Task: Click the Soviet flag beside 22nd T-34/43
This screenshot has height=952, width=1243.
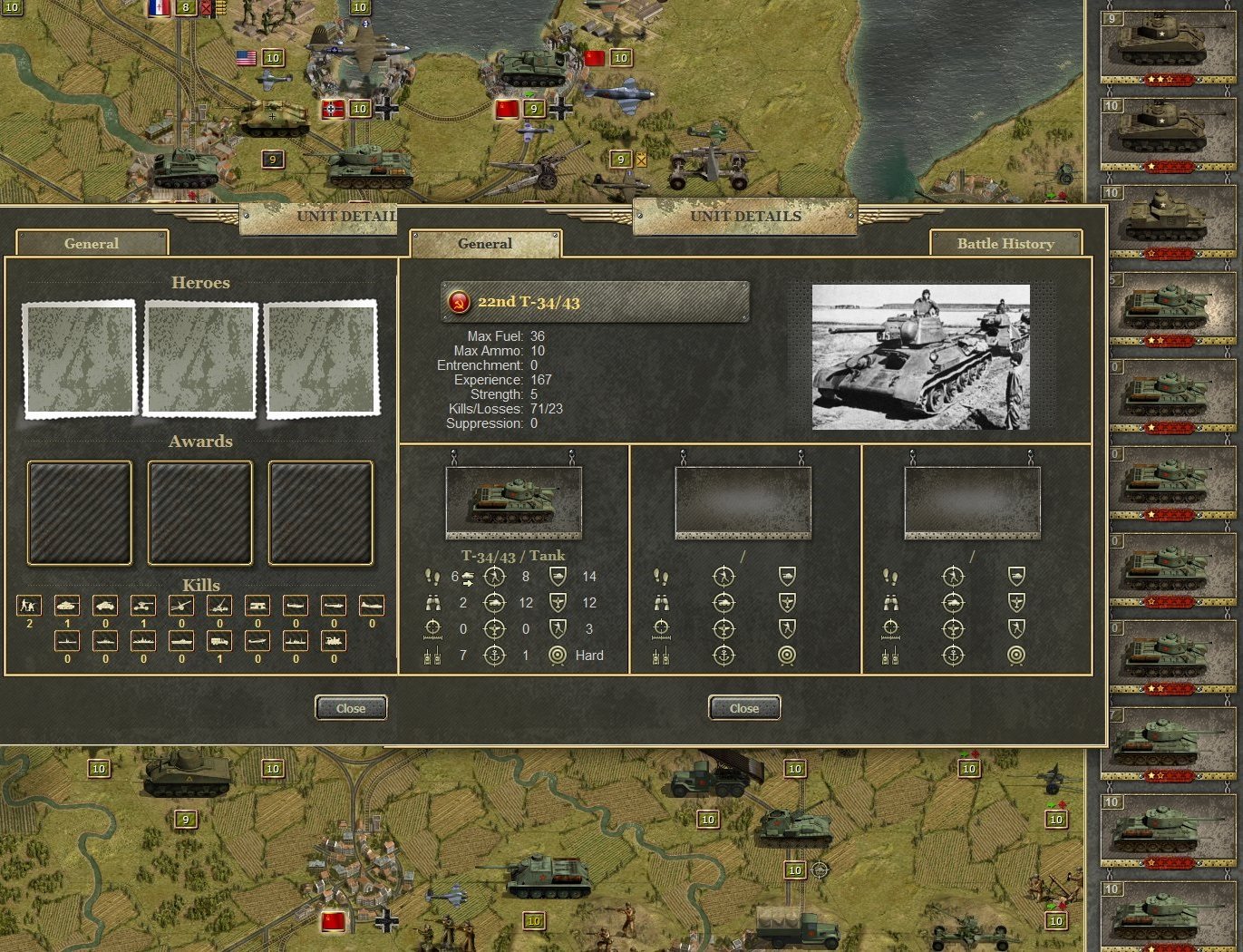Action: pyautogui.click(x=459, y=301)
